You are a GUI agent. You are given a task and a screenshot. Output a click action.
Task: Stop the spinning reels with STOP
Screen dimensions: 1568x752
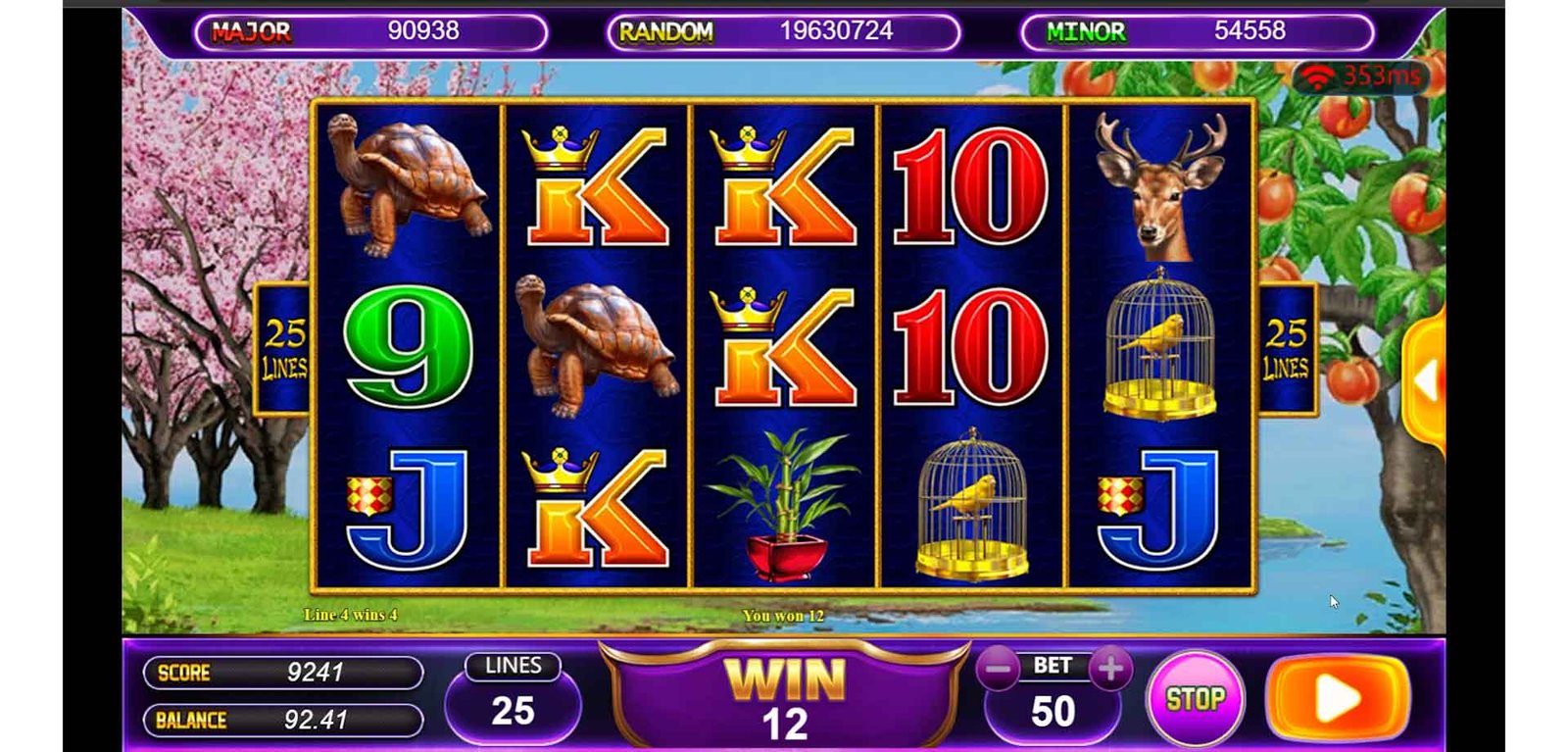tap(1195, 699)
